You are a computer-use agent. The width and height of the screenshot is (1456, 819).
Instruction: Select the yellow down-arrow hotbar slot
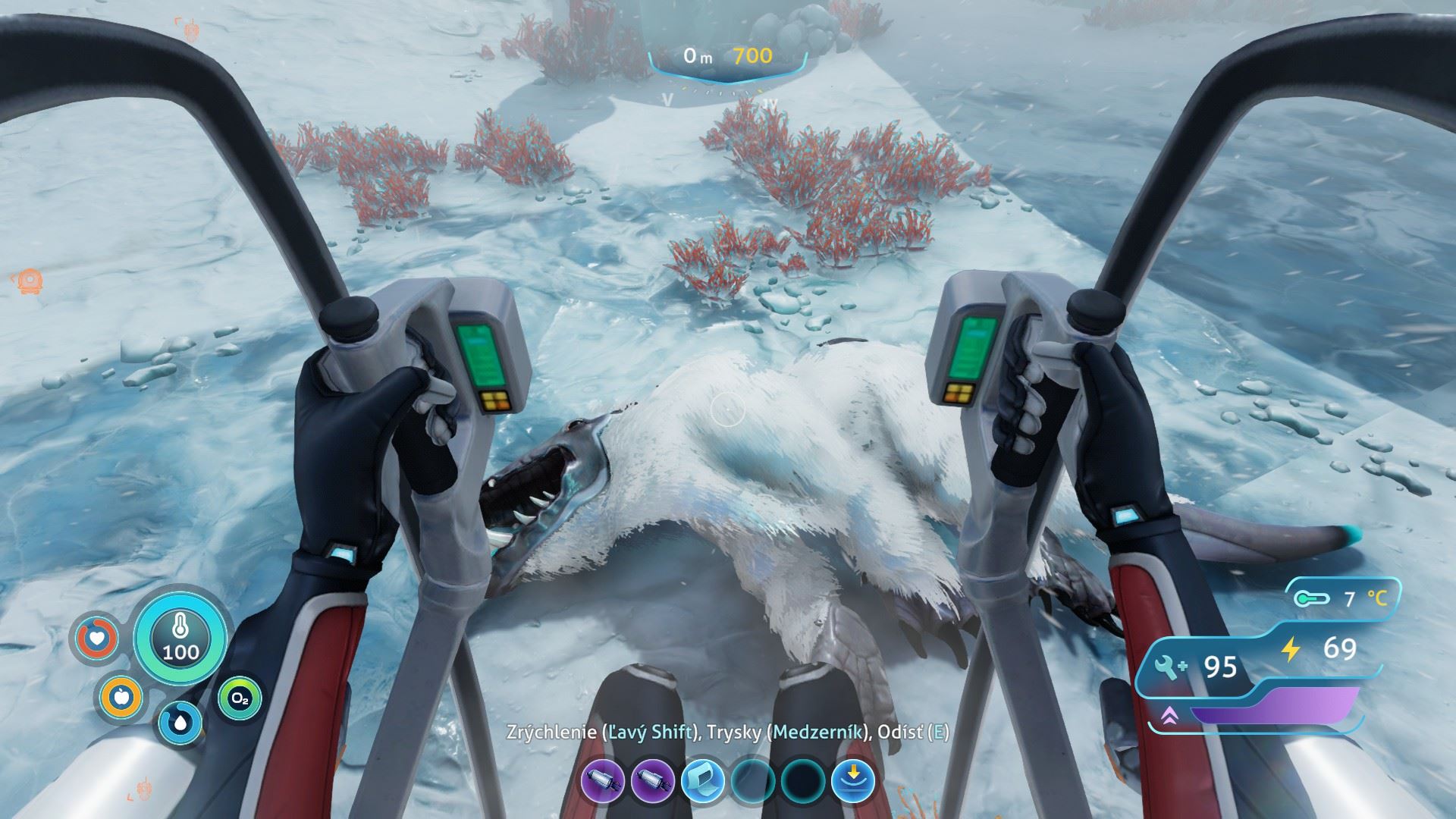(x=852, y=782)
